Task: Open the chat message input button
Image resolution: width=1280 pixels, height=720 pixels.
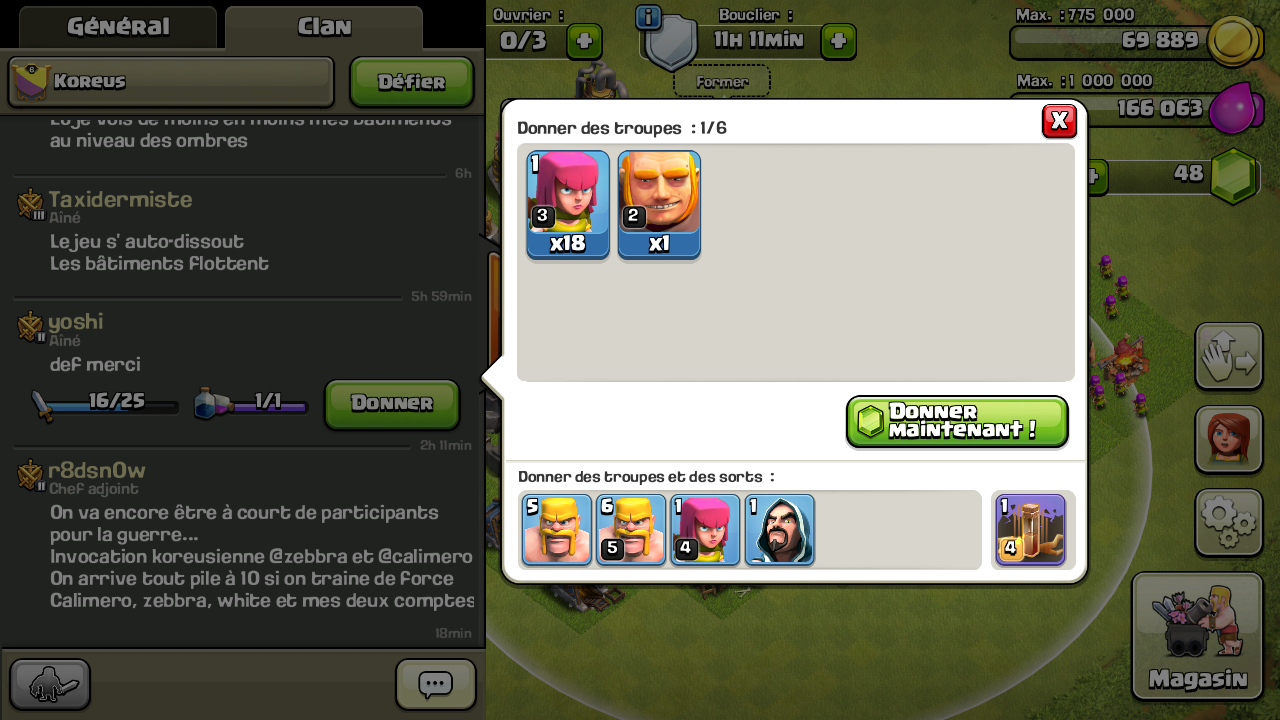Action: (x=435, y=685)
